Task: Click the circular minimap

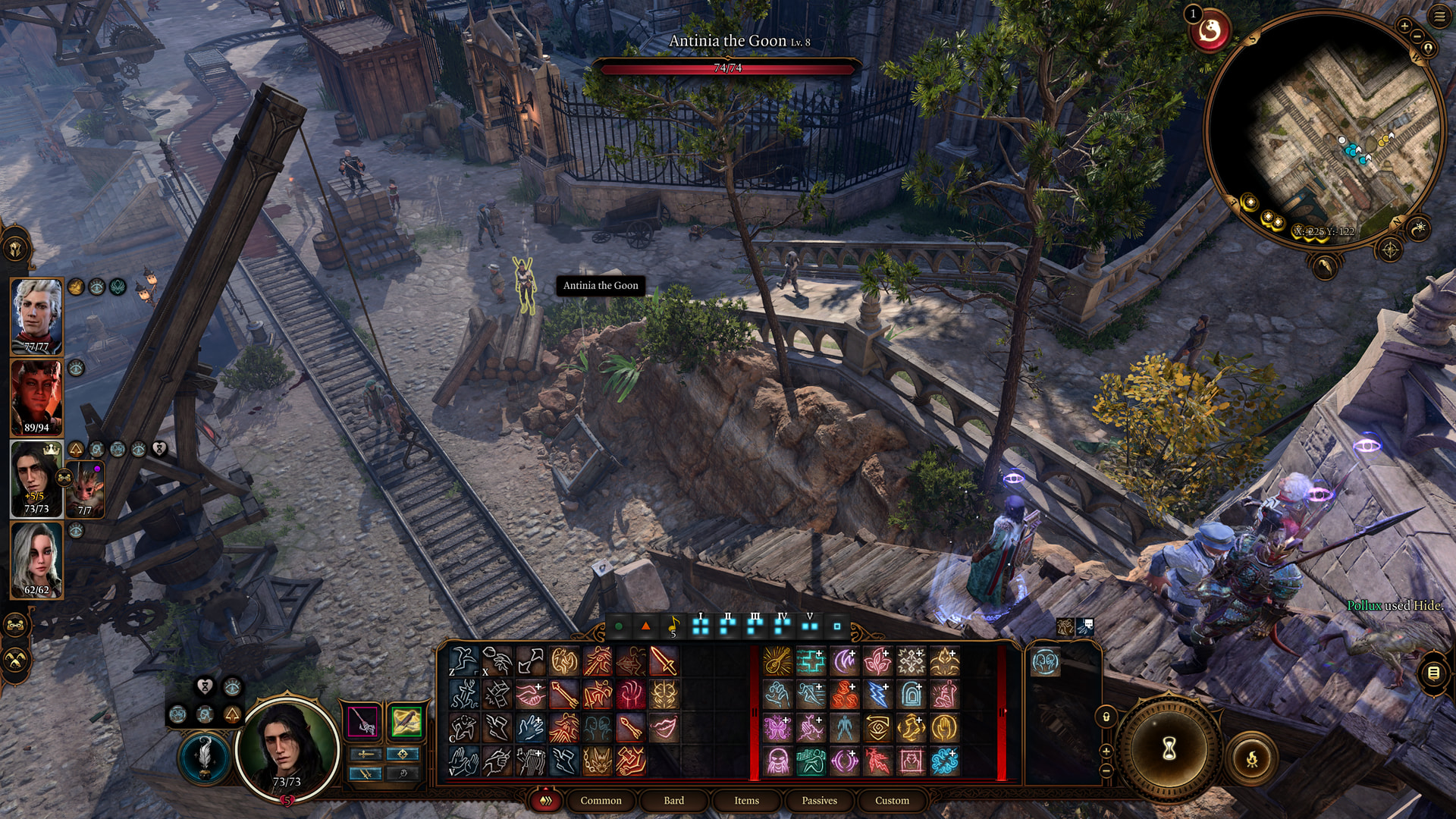Action: (1323, 129)
